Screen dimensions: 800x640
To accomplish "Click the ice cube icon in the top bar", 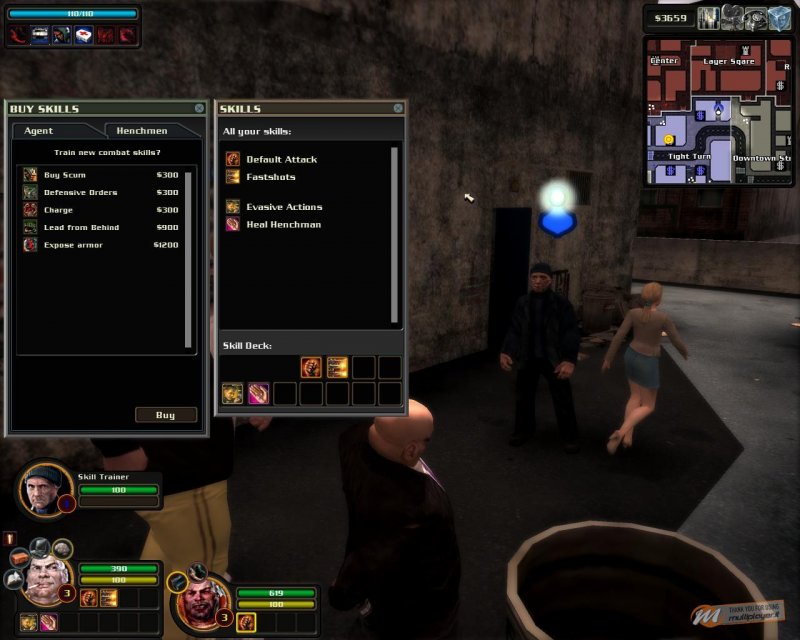I will point(780,18).
